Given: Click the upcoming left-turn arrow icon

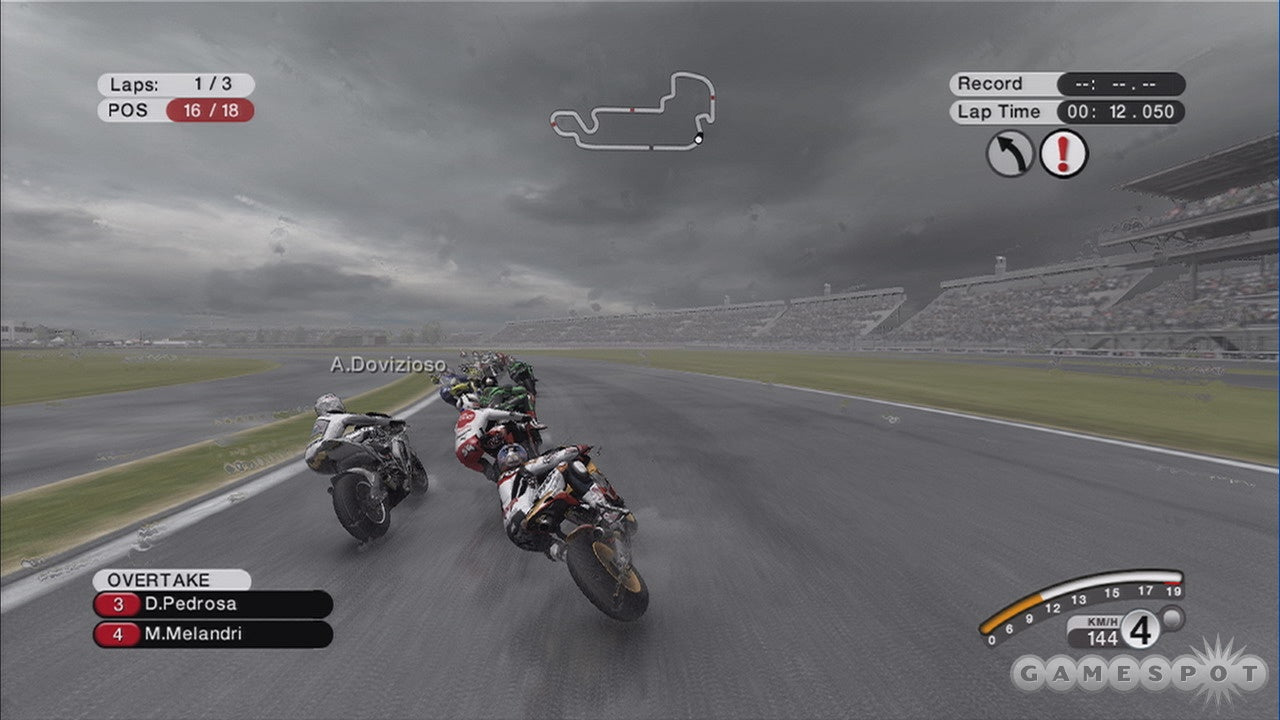Looking at the screenshot, I should 1008,153.
